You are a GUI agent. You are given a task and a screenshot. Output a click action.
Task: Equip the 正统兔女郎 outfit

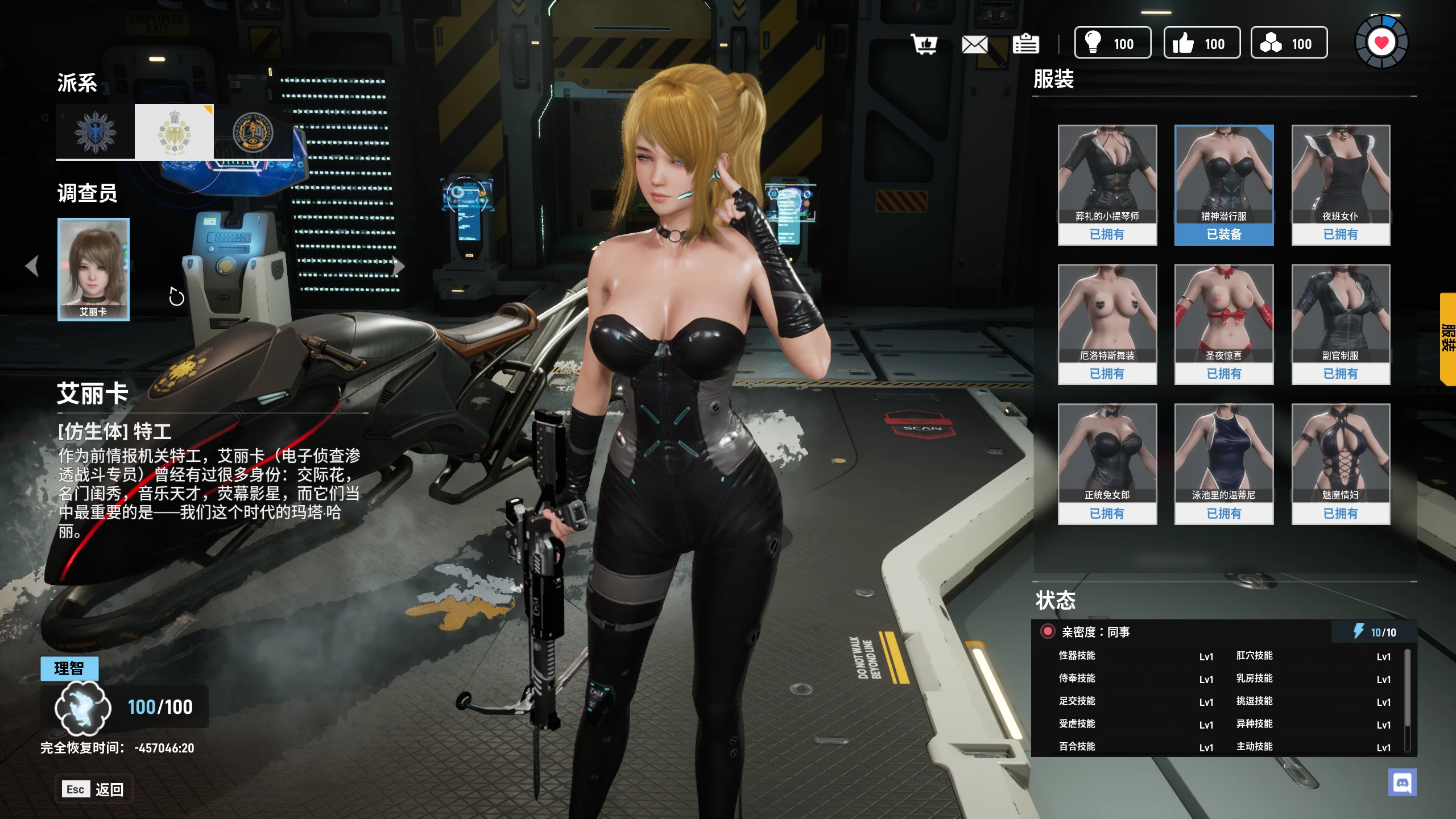(1107, 464)
